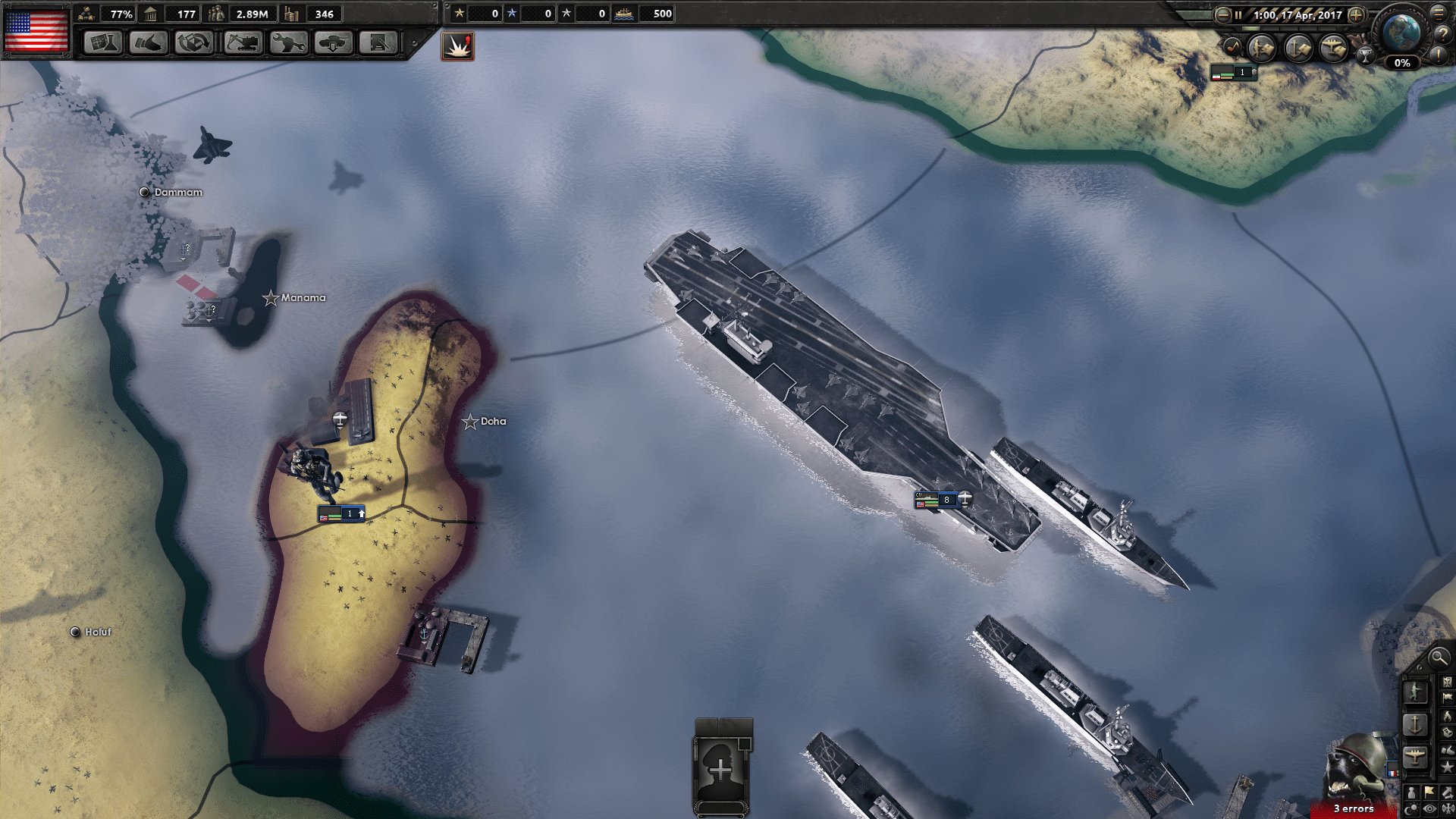Open the music player note icon

pyautogui.click(x=1233, y=48)
